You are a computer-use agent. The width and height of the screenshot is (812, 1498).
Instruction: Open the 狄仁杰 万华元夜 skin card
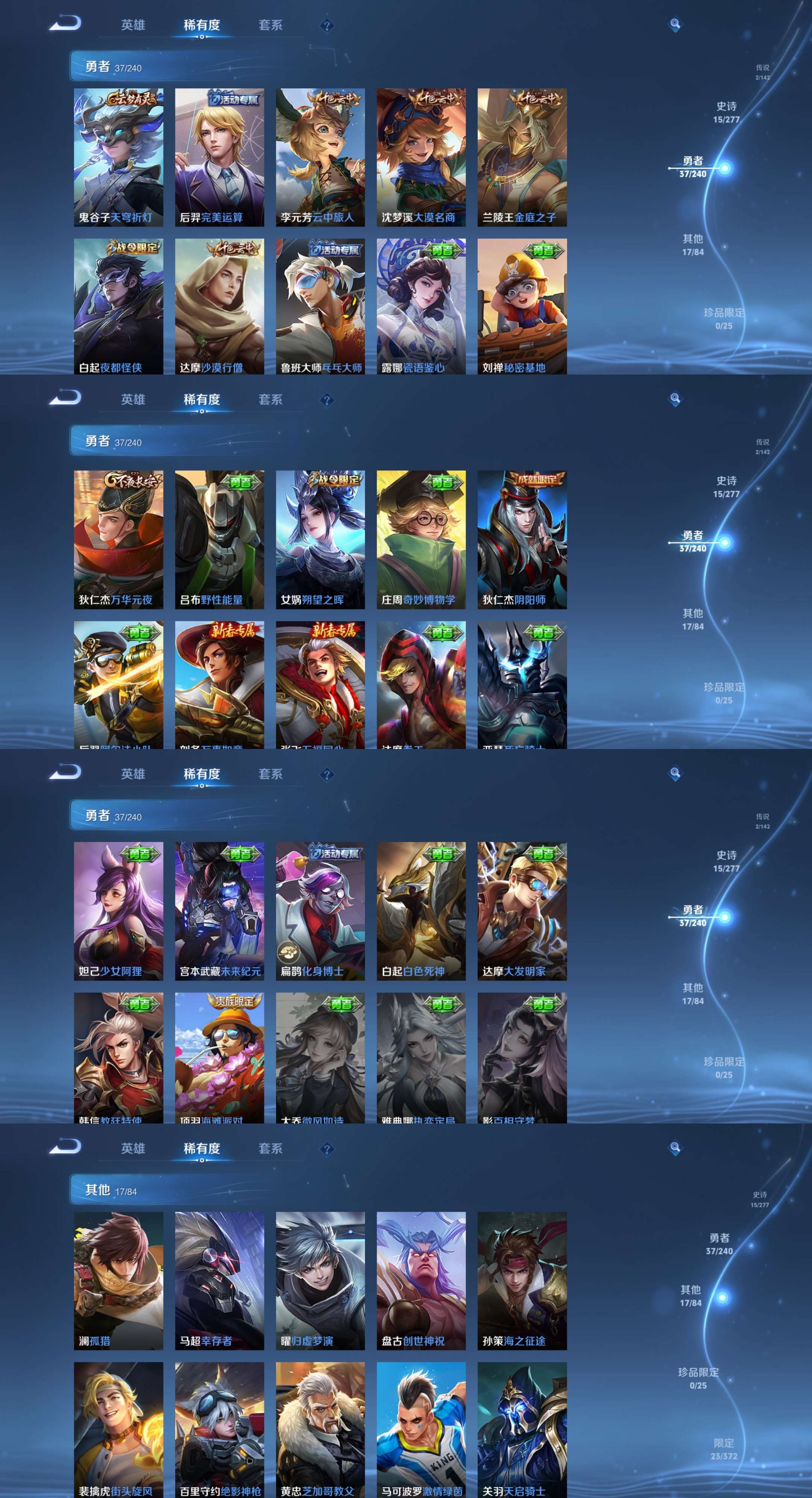[118, 539]
